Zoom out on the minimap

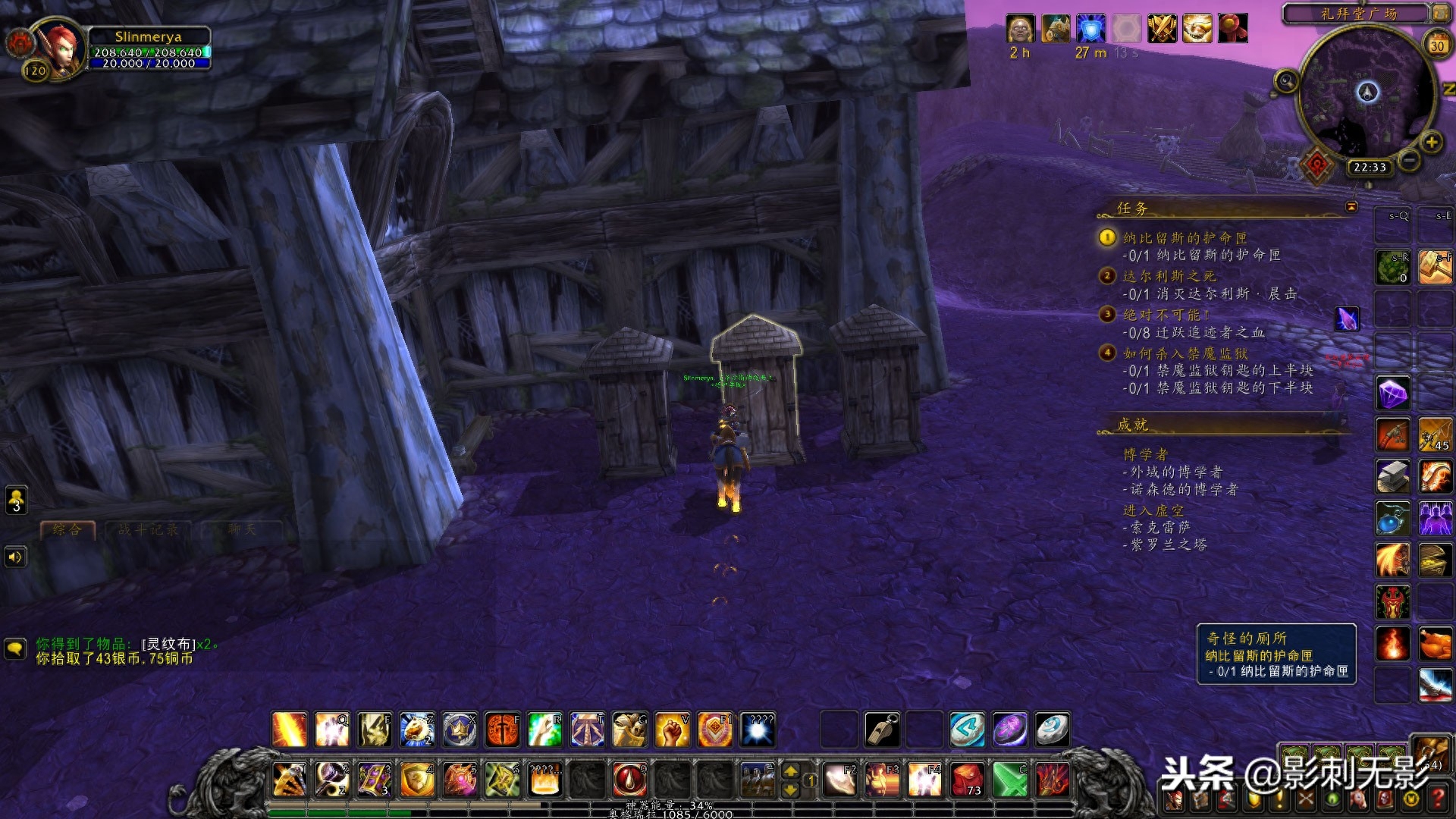[x=1409, y=160]
